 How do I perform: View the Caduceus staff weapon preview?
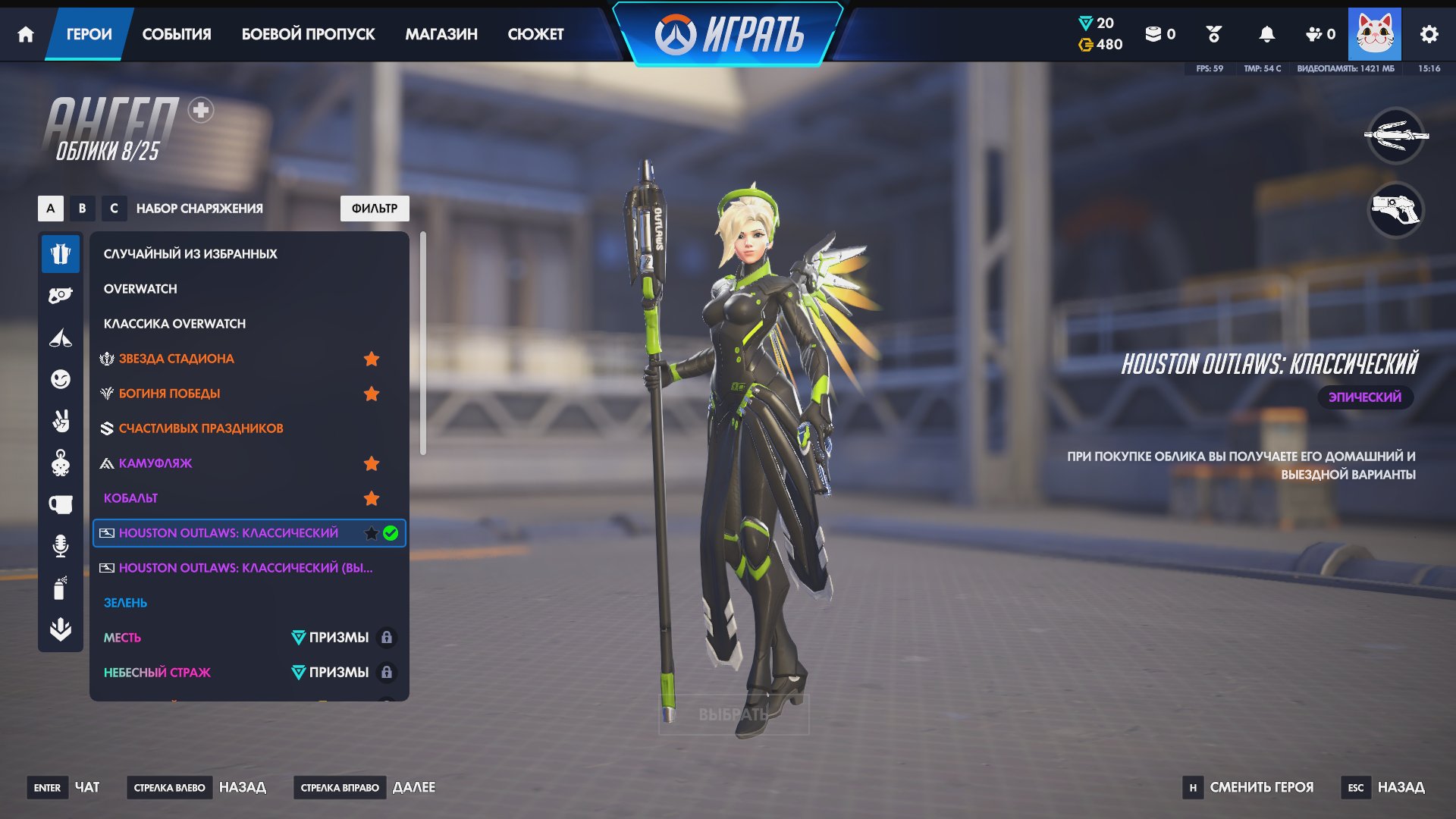coord(1395,136)
